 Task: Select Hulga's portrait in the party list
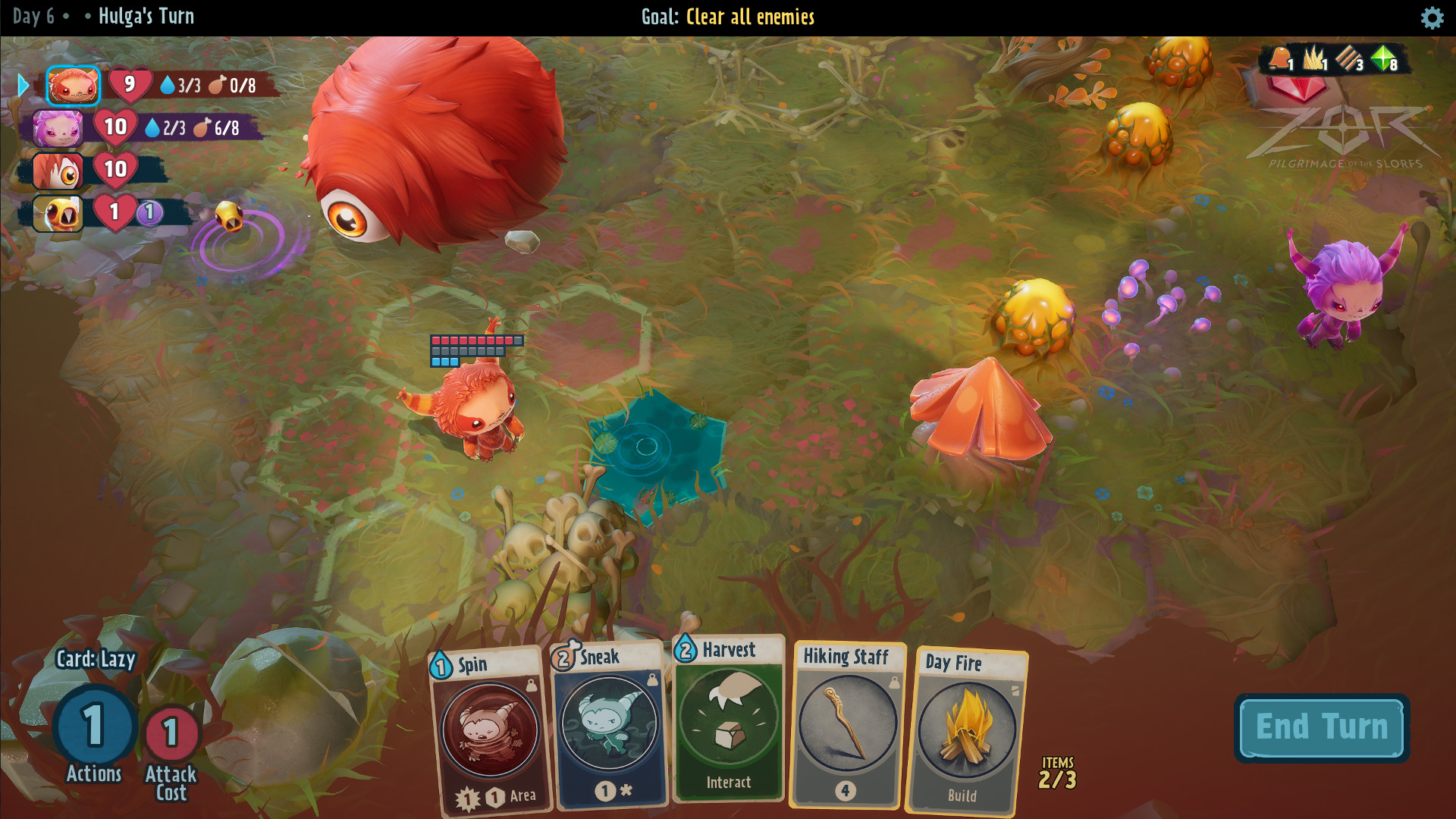click(74, 86)
